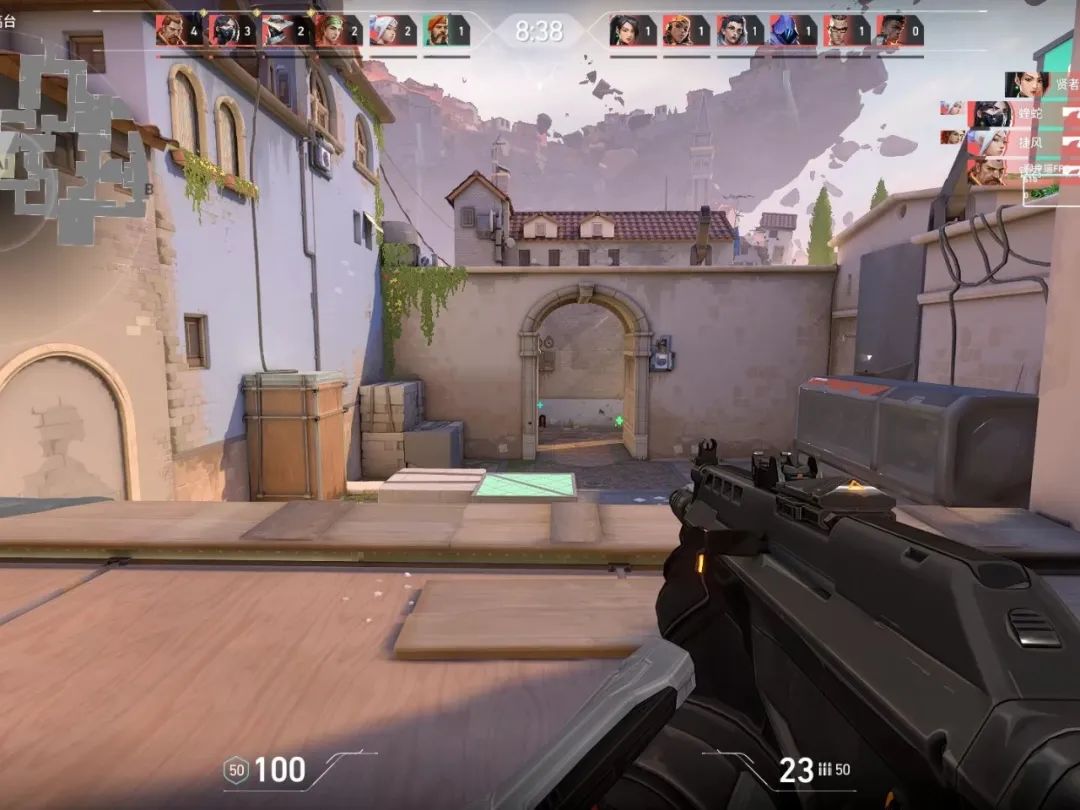The height and width of the screenshot is (810, 1080).
Task: Select the top-bar agent portrait showing 4
Action: tap(171, 30)
